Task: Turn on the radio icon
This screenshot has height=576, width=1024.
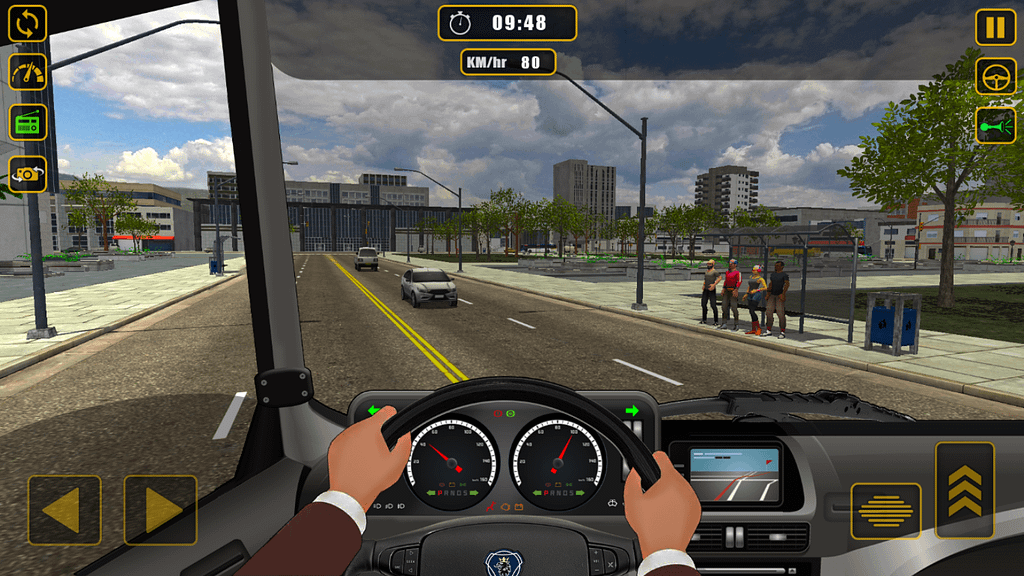Action: click(x=28, y=122)
